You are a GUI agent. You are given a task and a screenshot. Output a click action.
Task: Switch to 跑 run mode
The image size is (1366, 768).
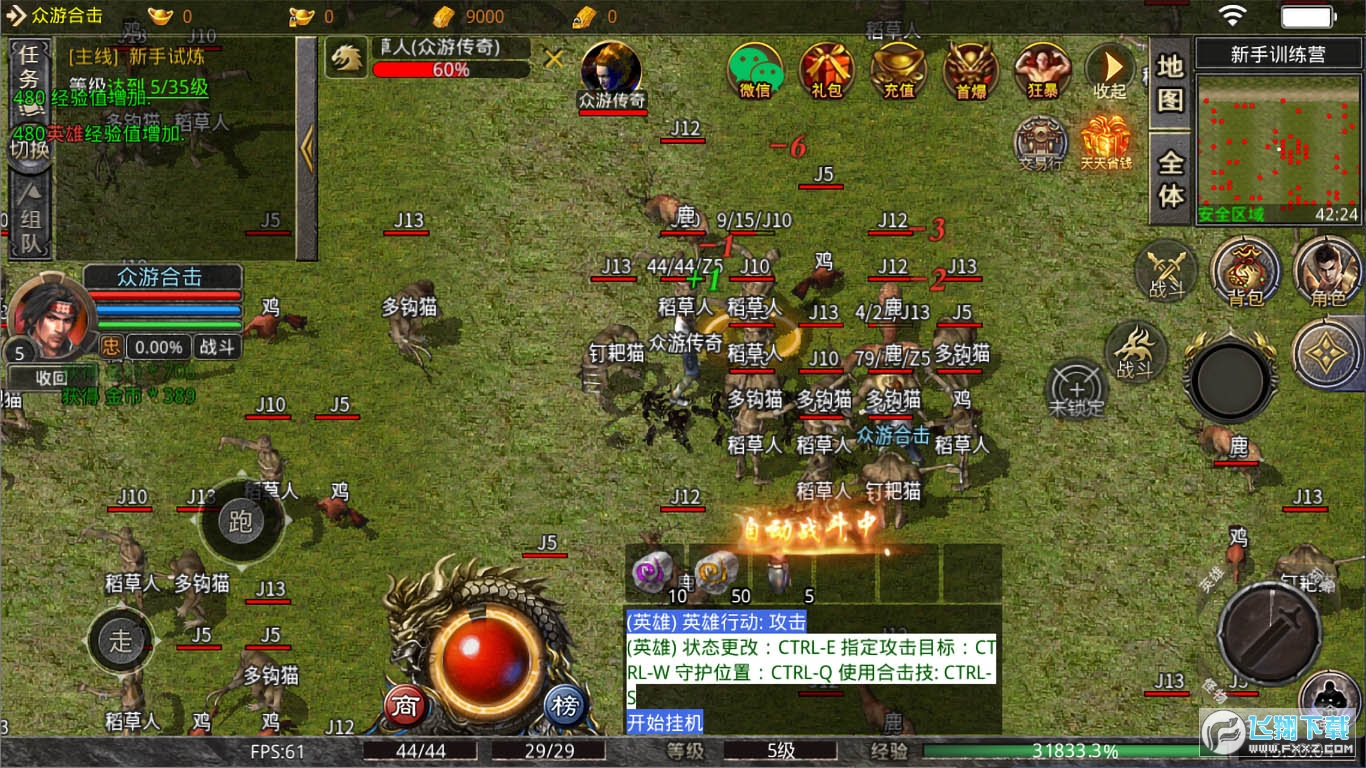[241, 521]
